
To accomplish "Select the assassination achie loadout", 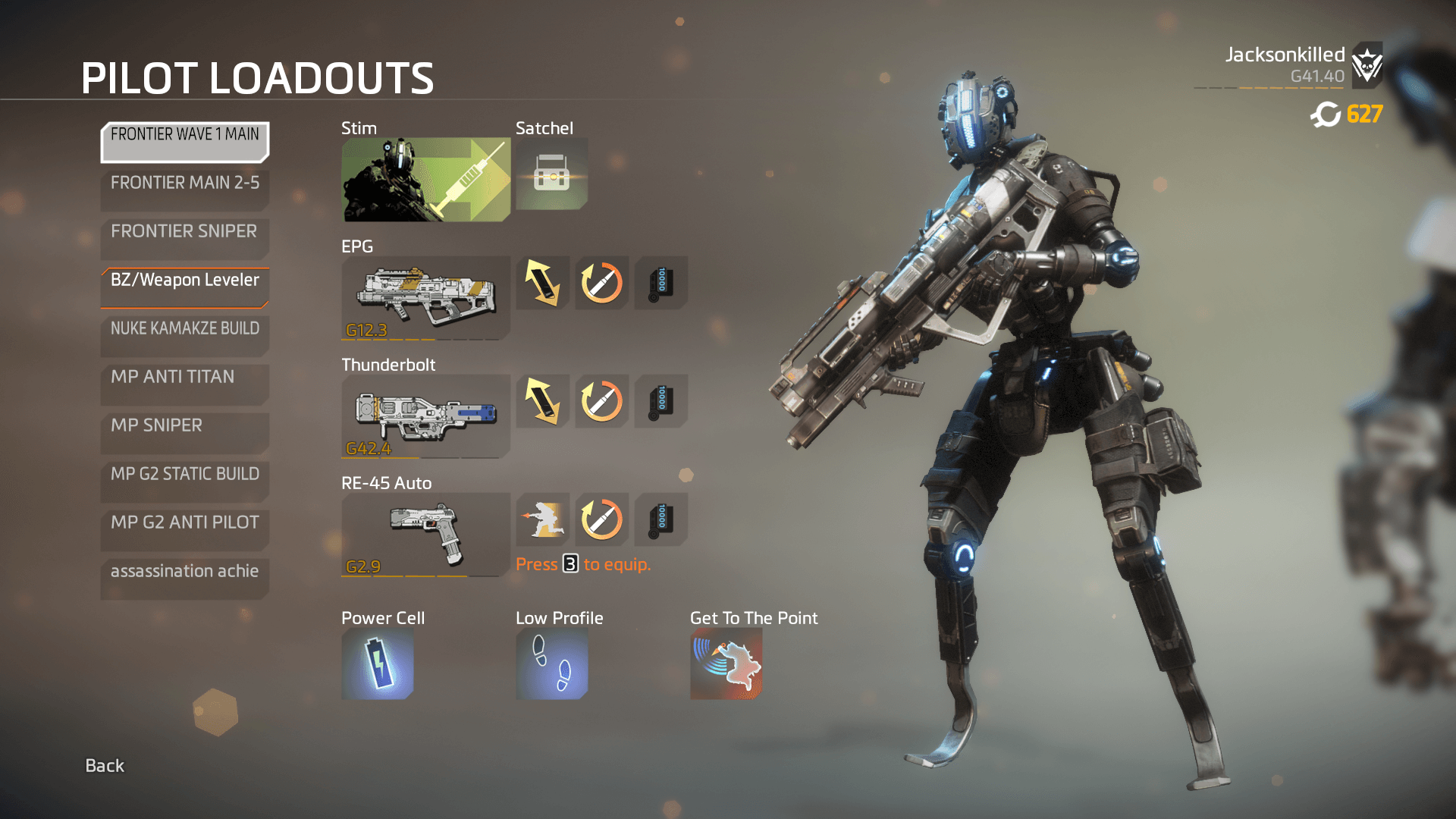I will 184,578.
